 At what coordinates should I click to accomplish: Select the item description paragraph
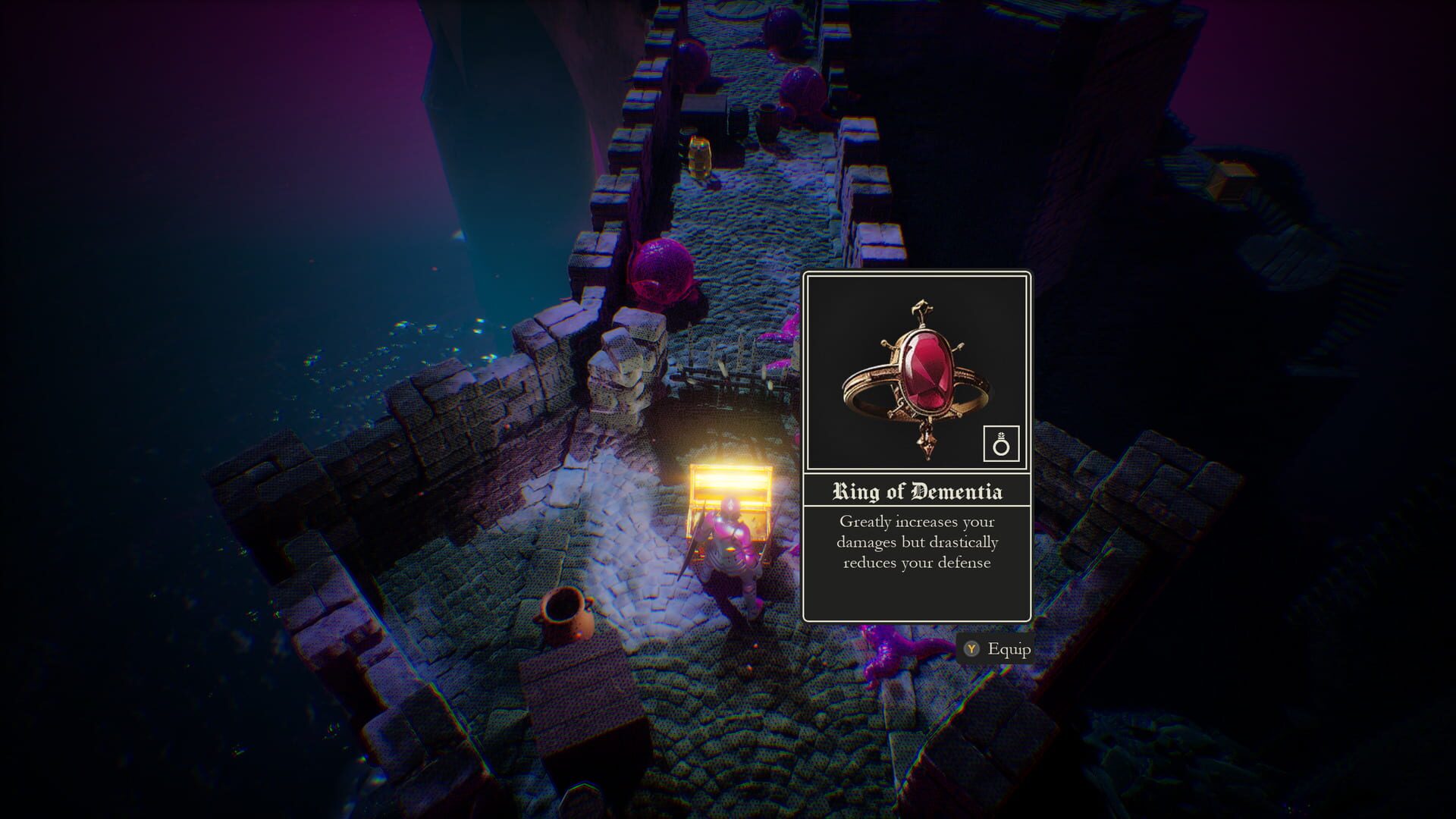coord(916,541)
